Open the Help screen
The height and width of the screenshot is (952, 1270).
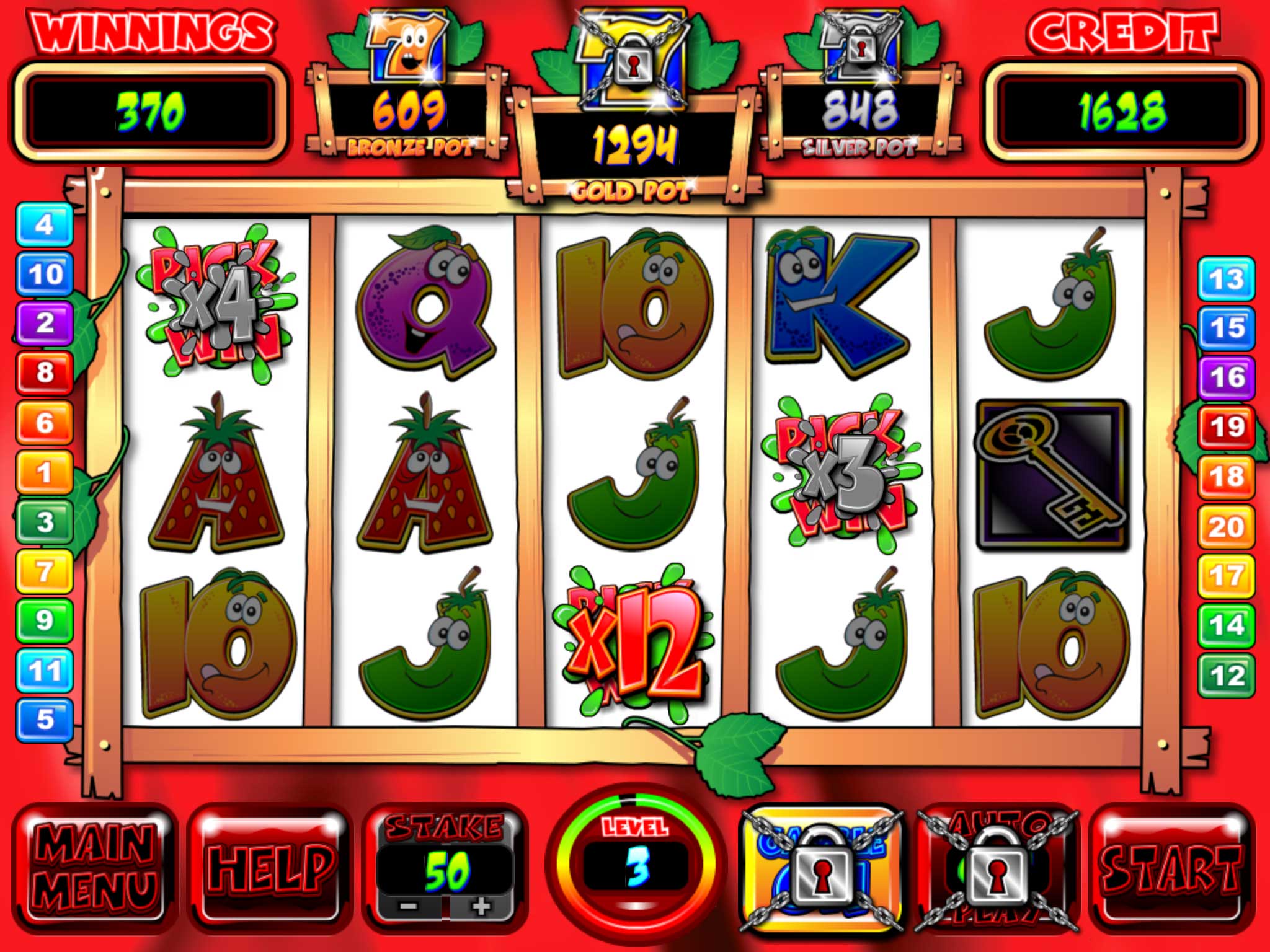coord(271,868)
